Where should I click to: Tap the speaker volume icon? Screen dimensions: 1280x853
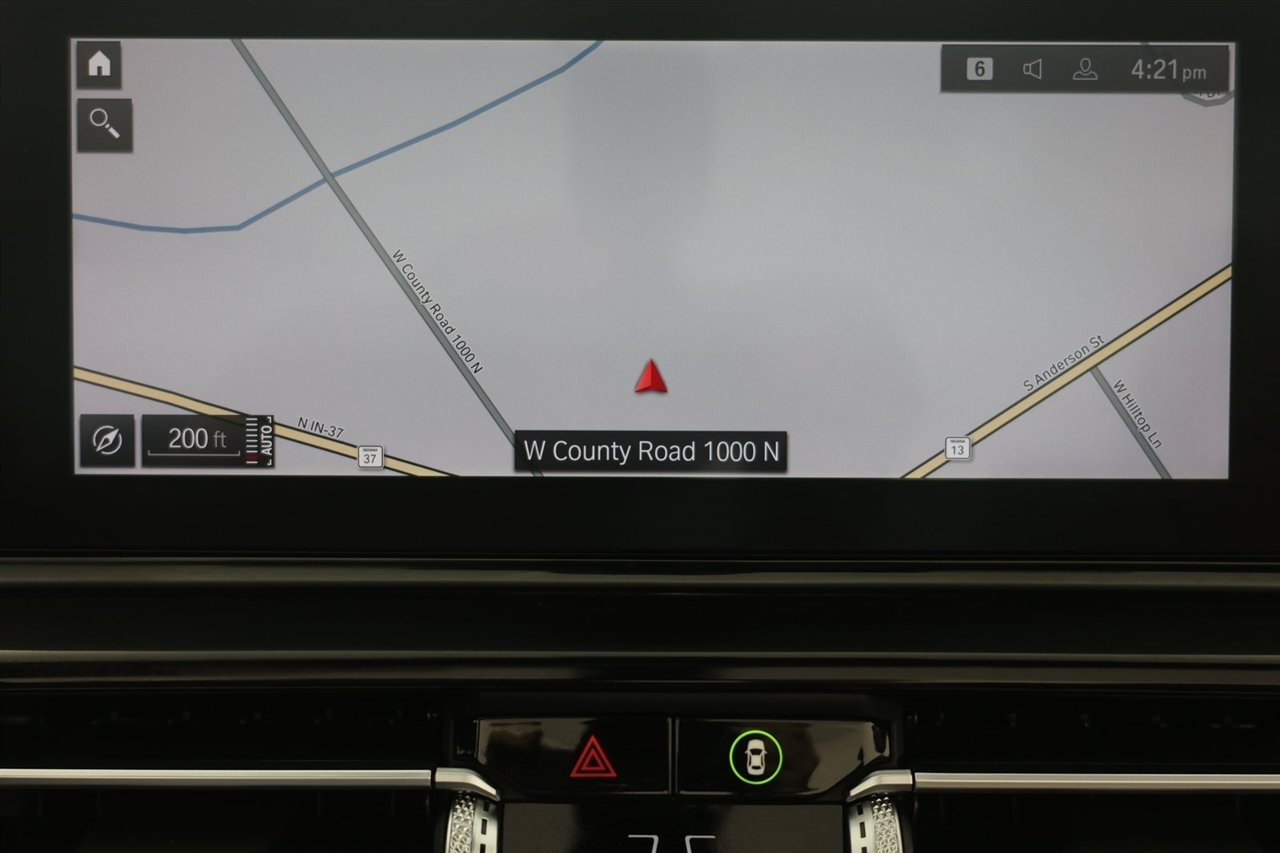[1032, 69]
